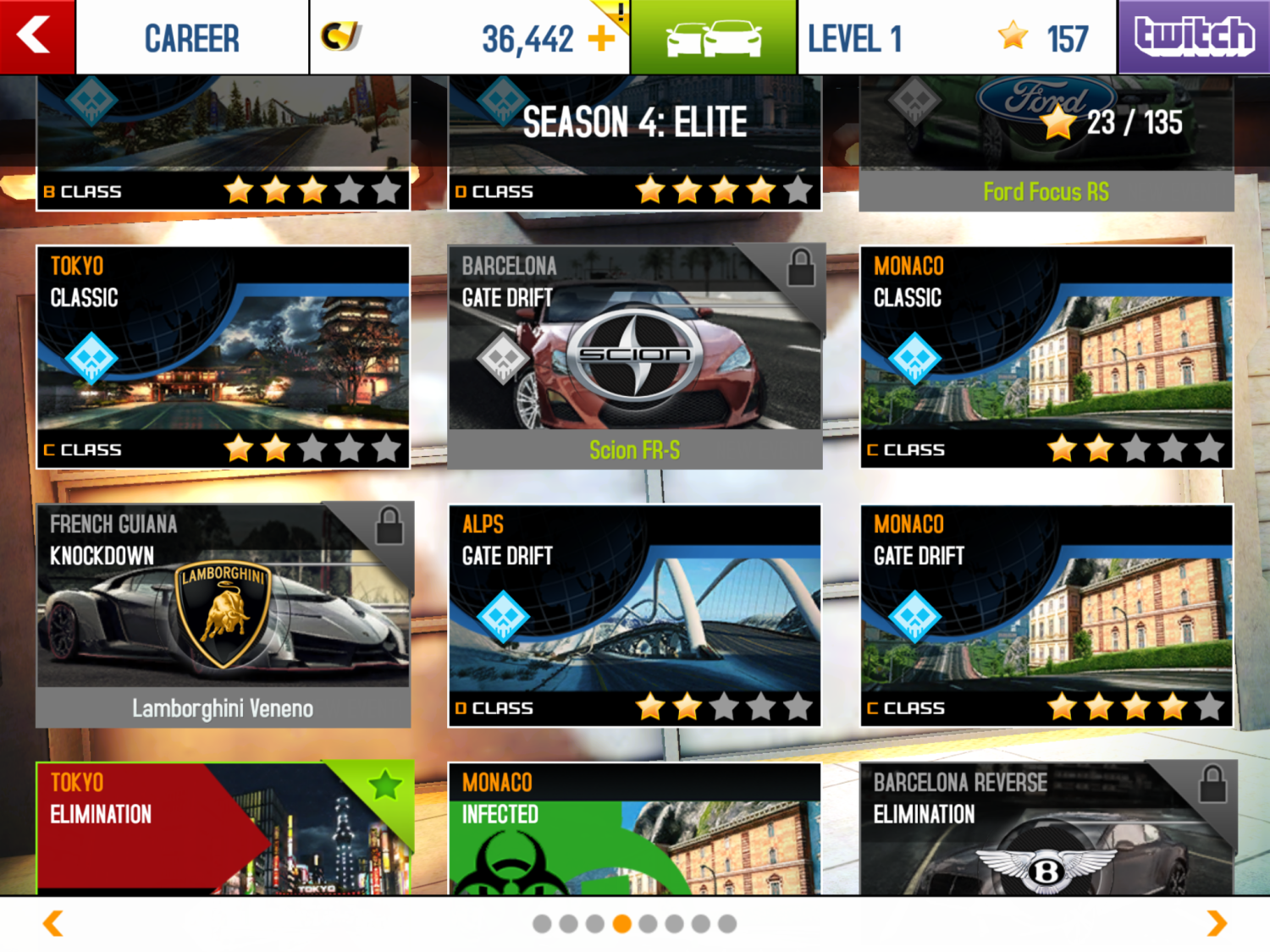Add credits with the orange plus

pos(602,38)
